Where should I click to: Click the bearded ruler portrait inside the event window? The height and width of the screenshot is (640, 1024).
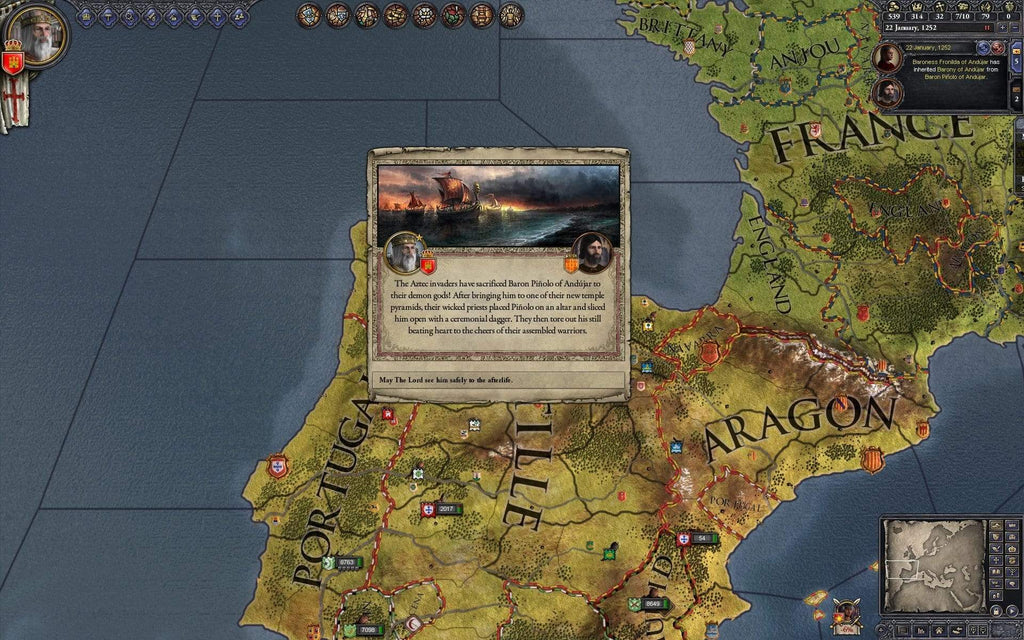point(405,252)
